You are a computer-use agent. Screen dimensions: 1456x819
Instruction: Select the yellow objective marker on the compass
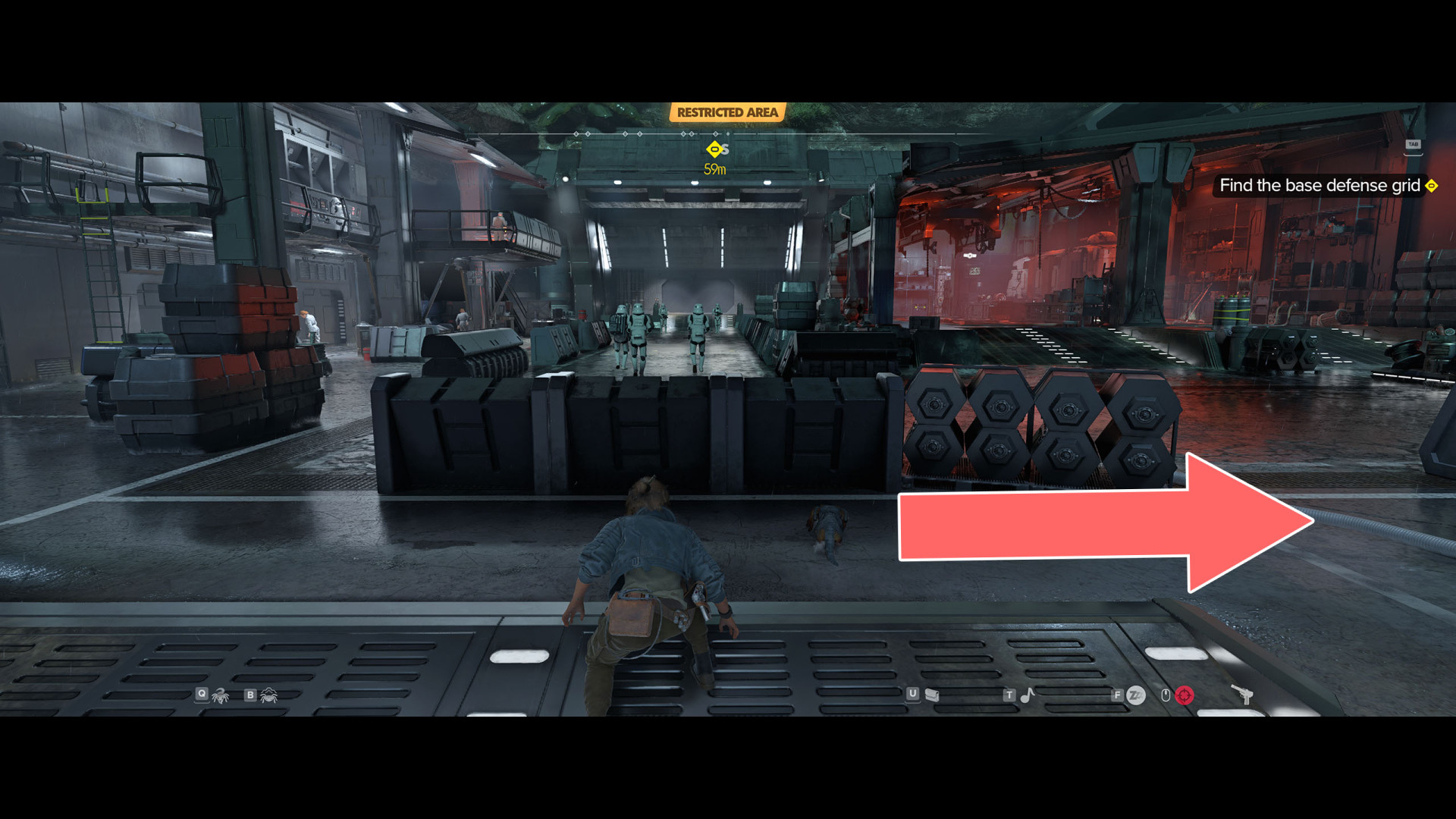[714, 149]
